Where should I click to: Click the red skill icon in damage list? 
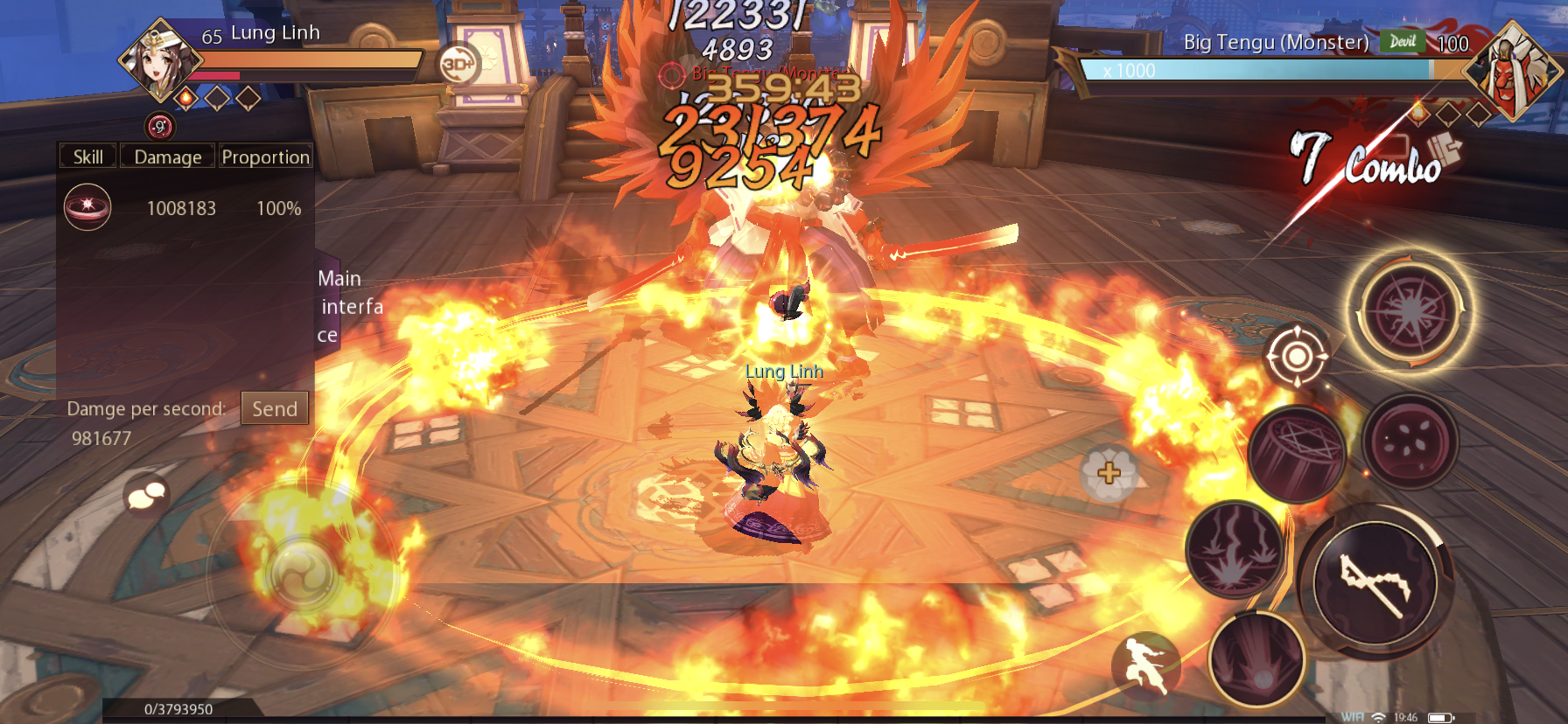tap(87, 207)
